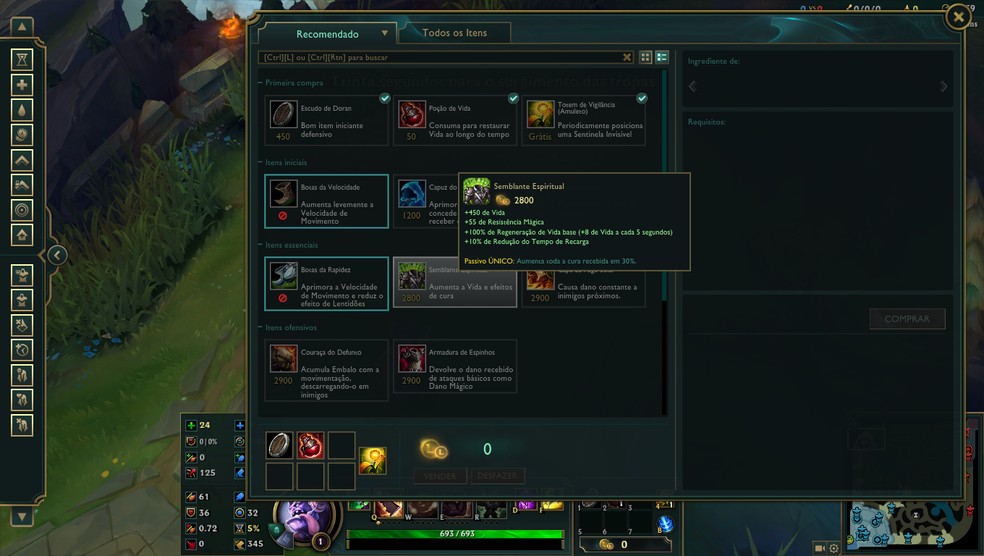Choose the Poção de Vida item
The height and width of the screenshot is (556, 984).
(455, 120)
